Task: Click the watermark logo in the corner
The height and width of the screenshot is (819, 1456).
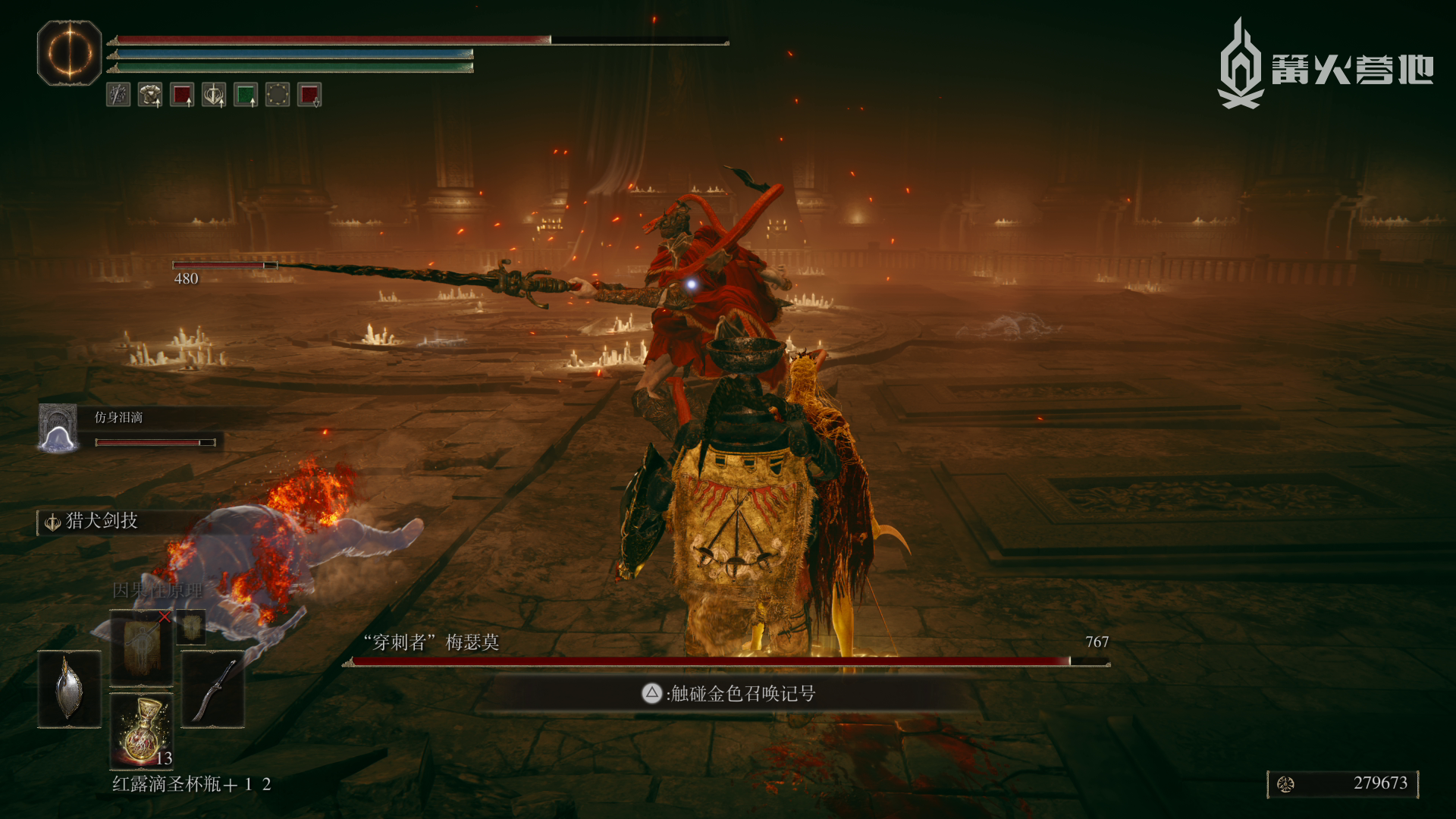Action: pos(1325,67)
